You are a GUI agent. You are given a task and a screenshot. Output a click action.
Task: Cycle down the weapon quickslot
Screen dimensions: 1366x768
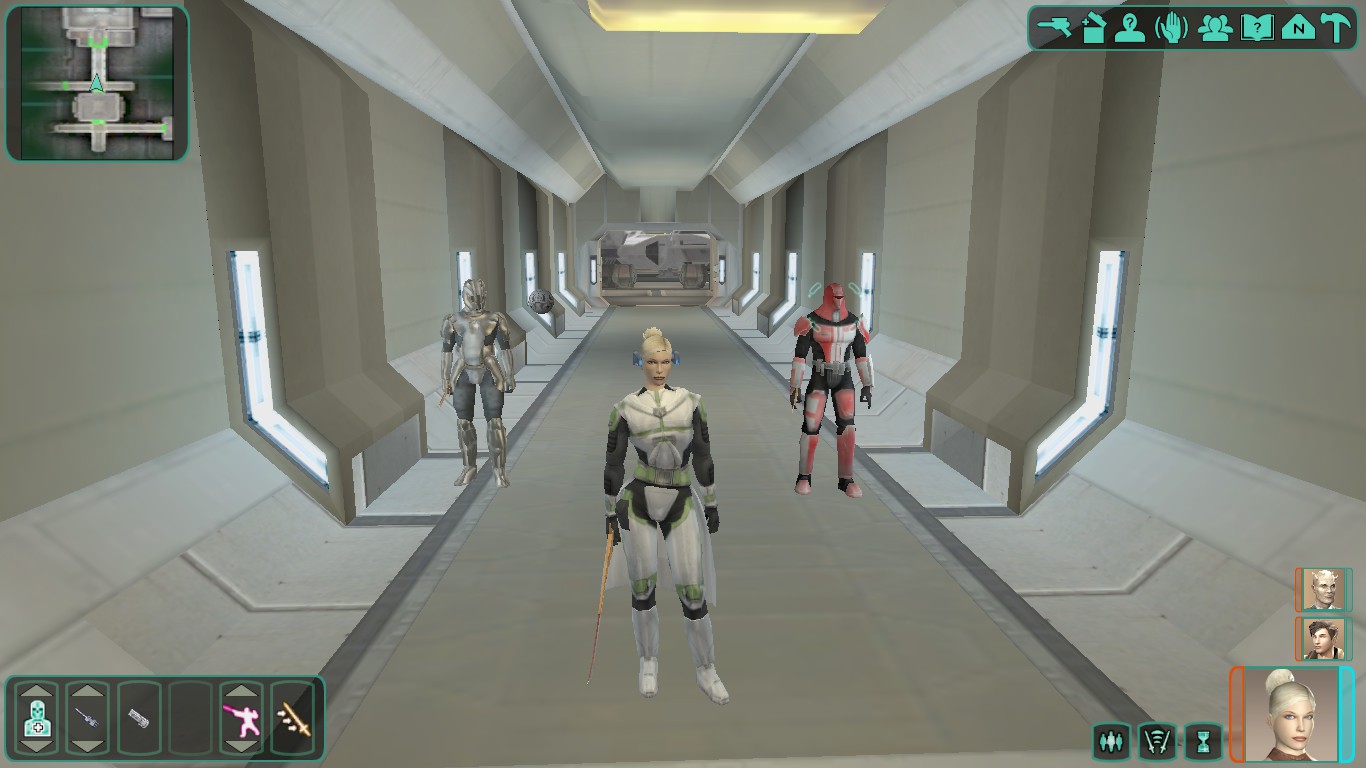(89, 748)
